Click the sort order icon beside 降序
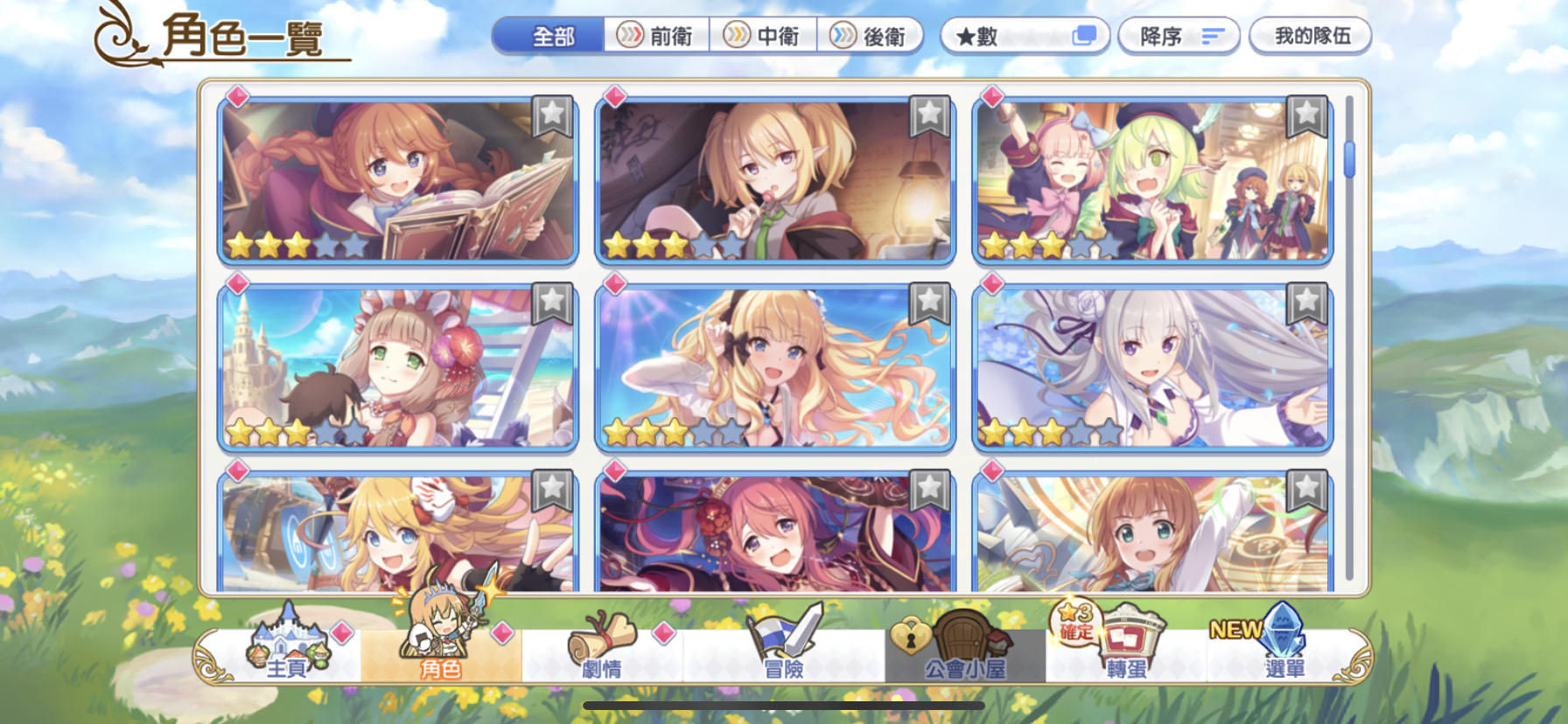This screenshot has height=724, width=1568. pos(1213,36)
